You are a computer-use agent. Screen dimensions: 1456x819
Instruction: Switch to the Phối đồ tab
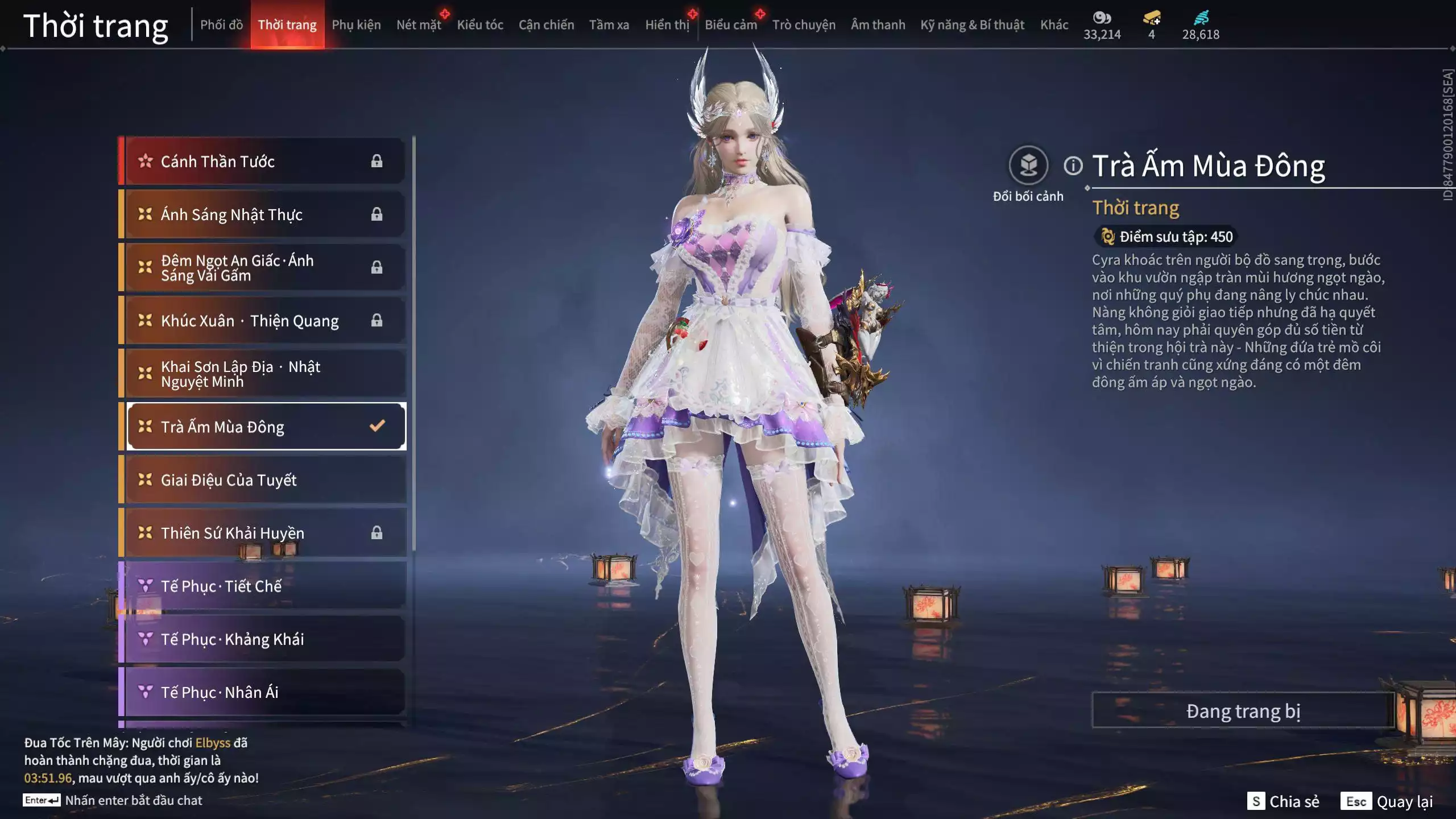(221, 25)
